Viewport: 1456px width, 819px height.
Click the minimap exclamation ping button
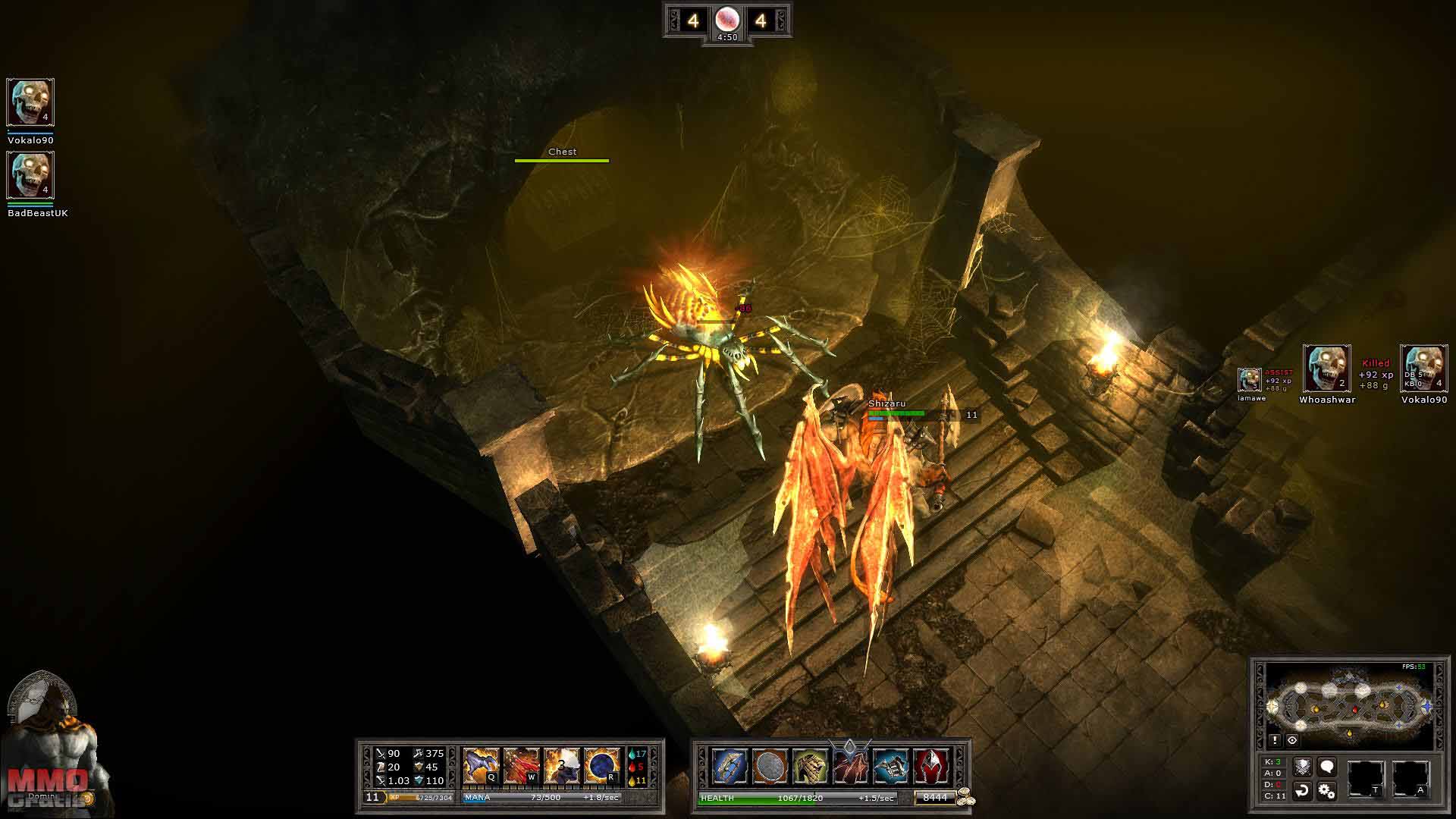[1275, 740]
